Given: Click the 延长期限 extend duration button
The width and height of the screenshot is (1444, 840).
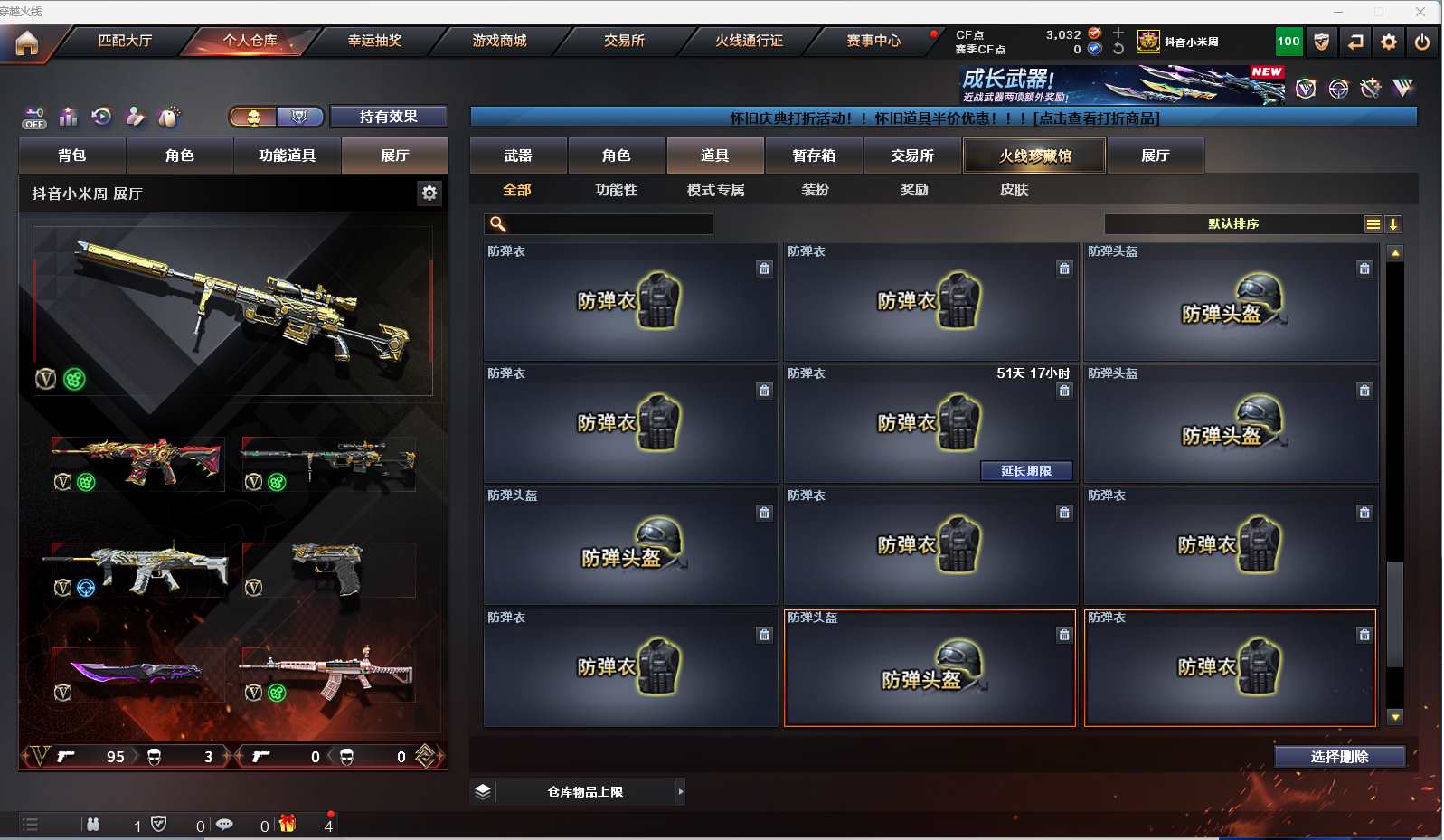Looking at the screenshot, I should pyautogui.click(x=1026, y=471).
